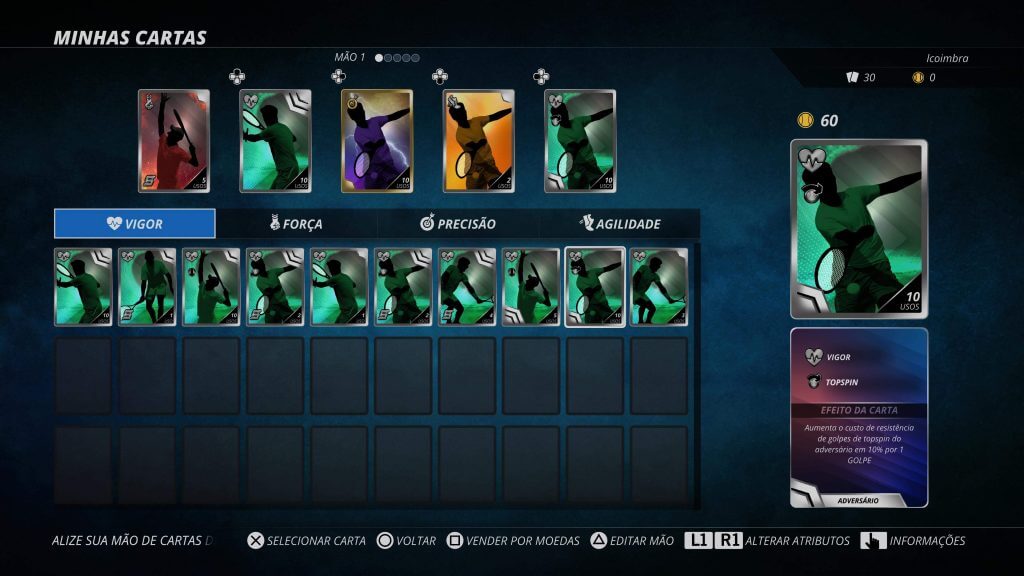
Task: Select the red card in hand
Action: point(174,141)
